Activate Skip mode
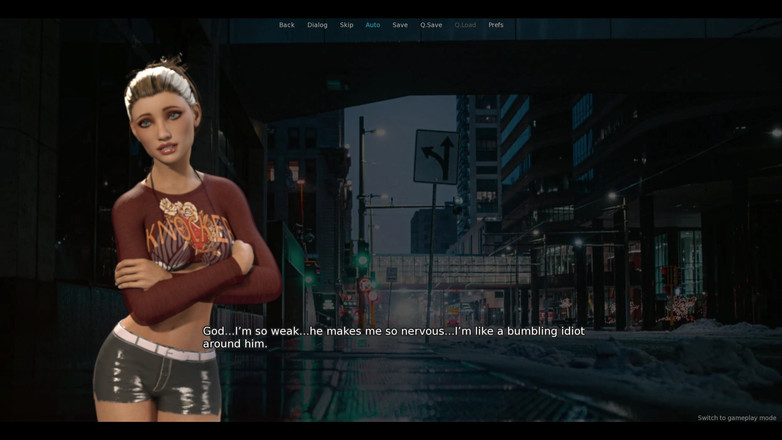 coord(346,25)
